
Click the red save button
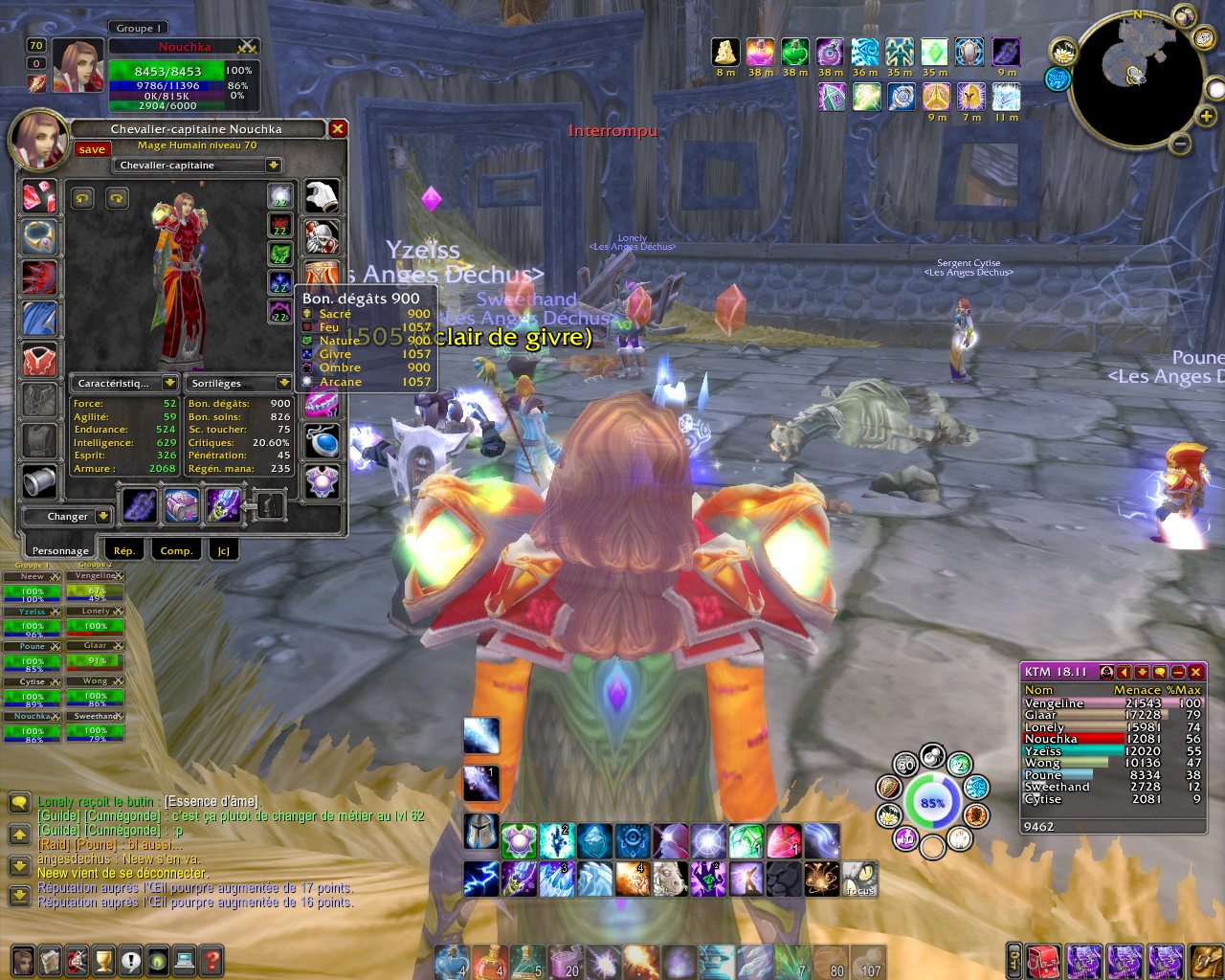click(92, 149)
